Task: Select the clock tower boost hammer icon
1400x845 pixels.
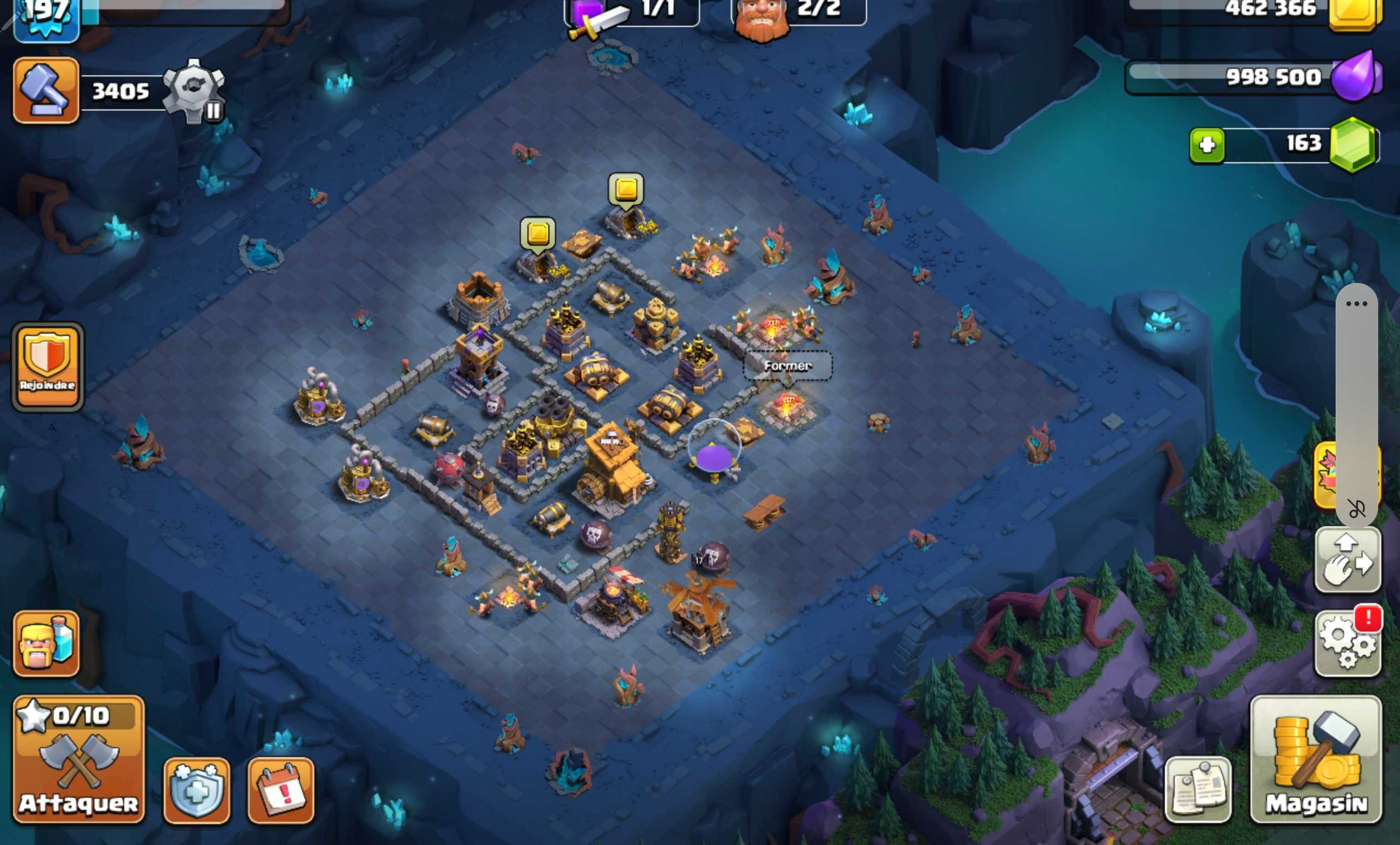Action: tap(46, 91)
